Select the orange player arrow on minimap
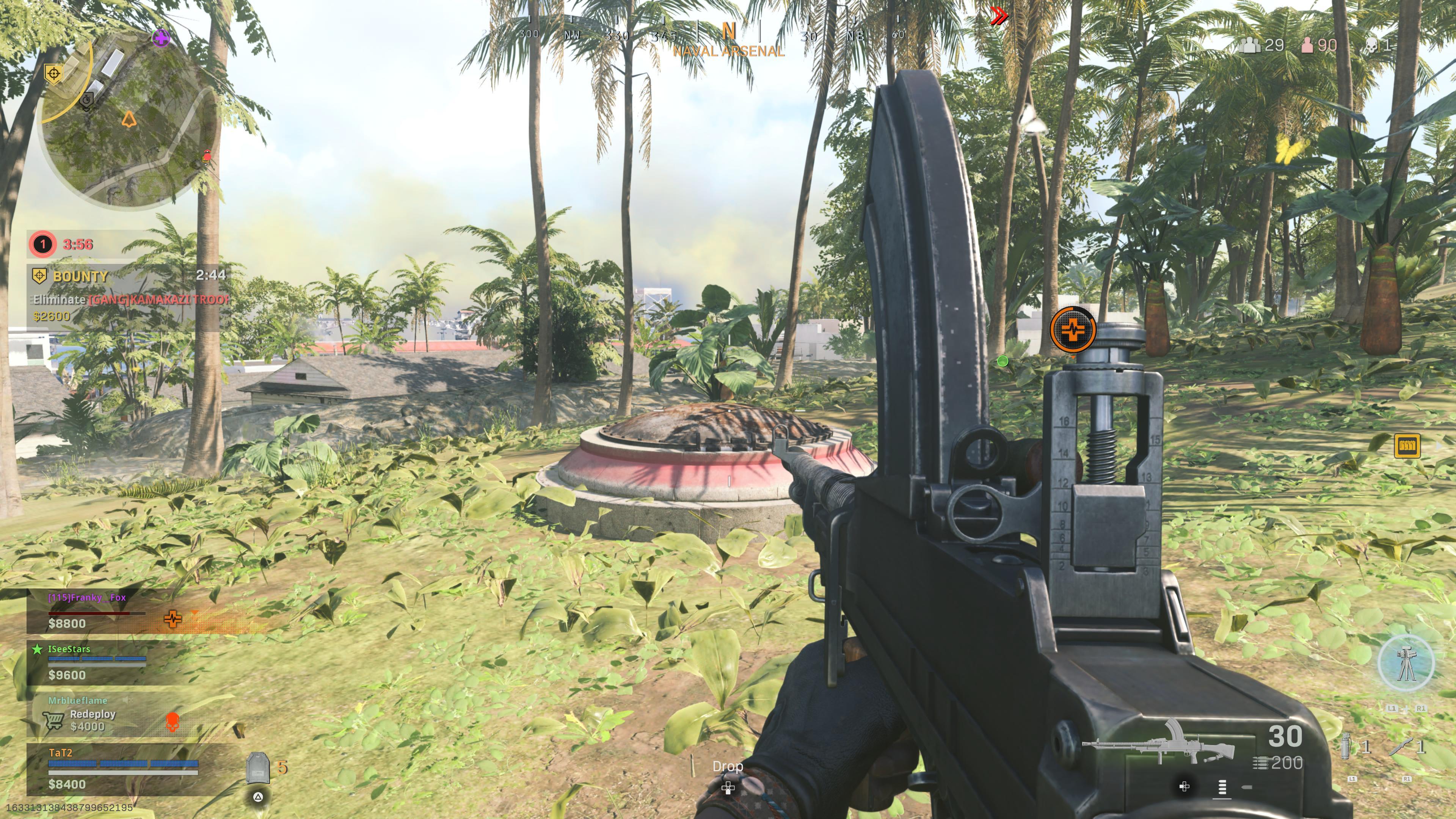The height and width of the screenshot is (819, 1456). coord(129,119)
